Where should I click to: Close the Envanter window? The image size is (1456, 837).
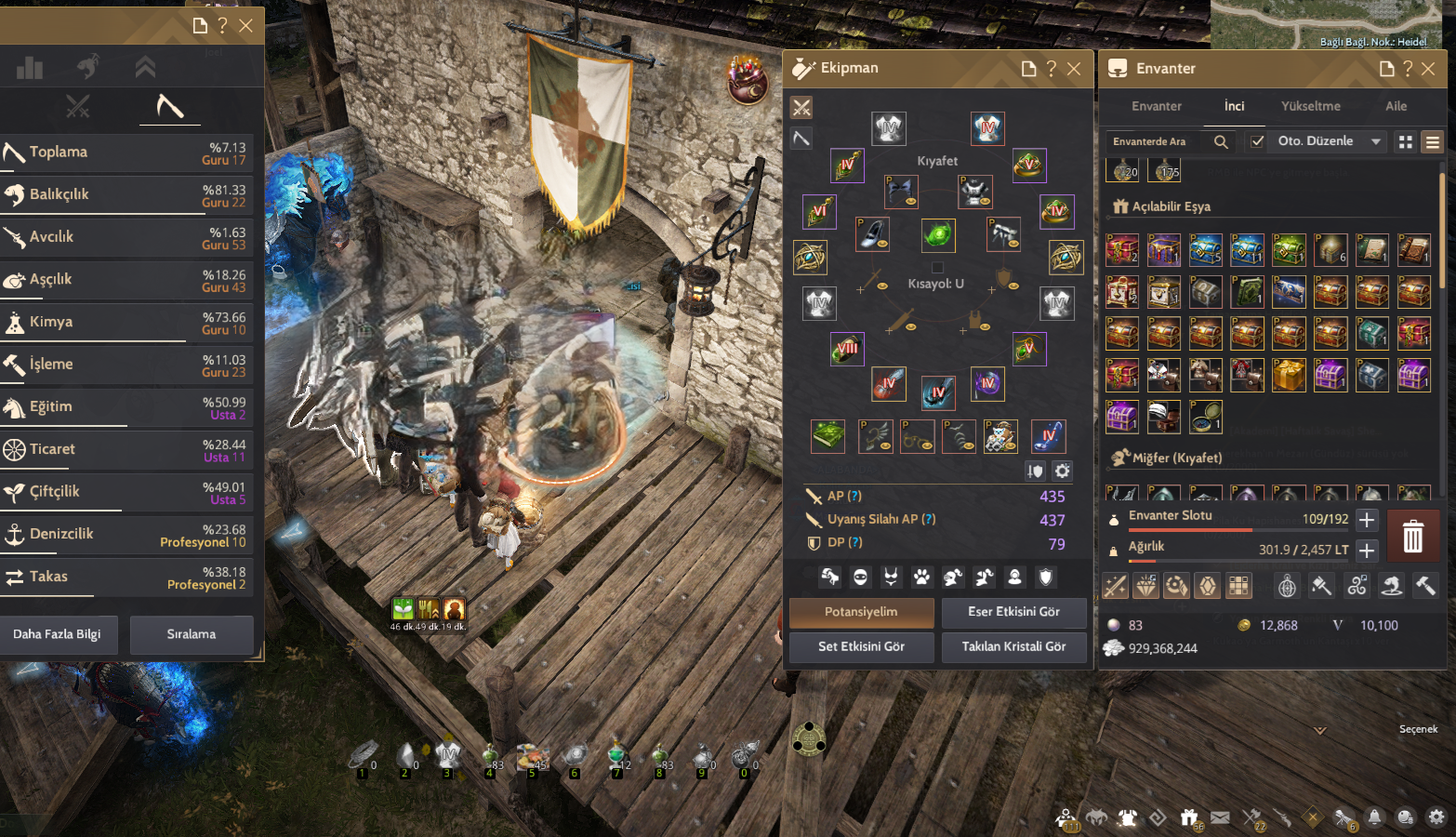[1428, 69]
